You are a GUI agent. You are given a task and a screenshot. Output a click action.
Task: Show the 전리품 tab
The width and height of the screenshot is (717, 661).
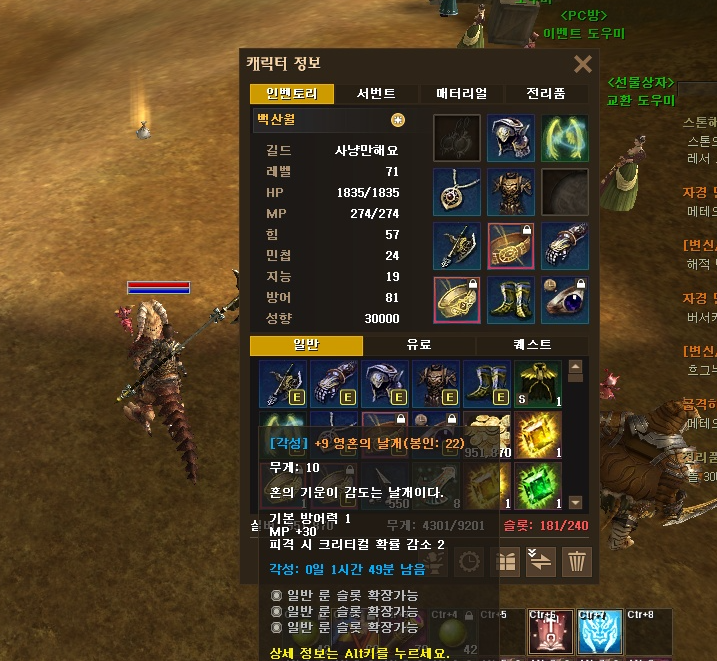[x=545, y=94]
